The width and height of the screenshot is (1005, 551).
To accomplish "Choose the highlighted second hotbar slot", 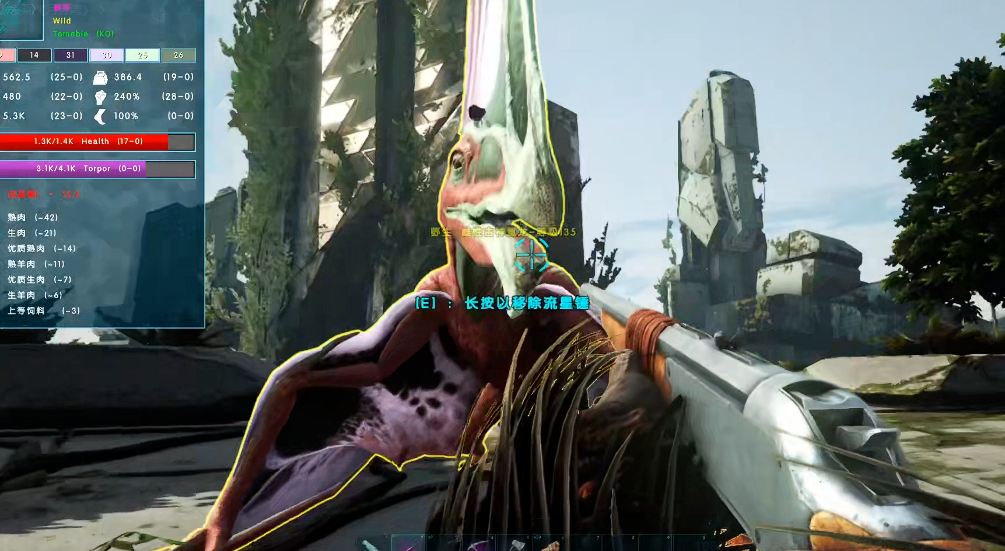I will [x=407, y=544].
